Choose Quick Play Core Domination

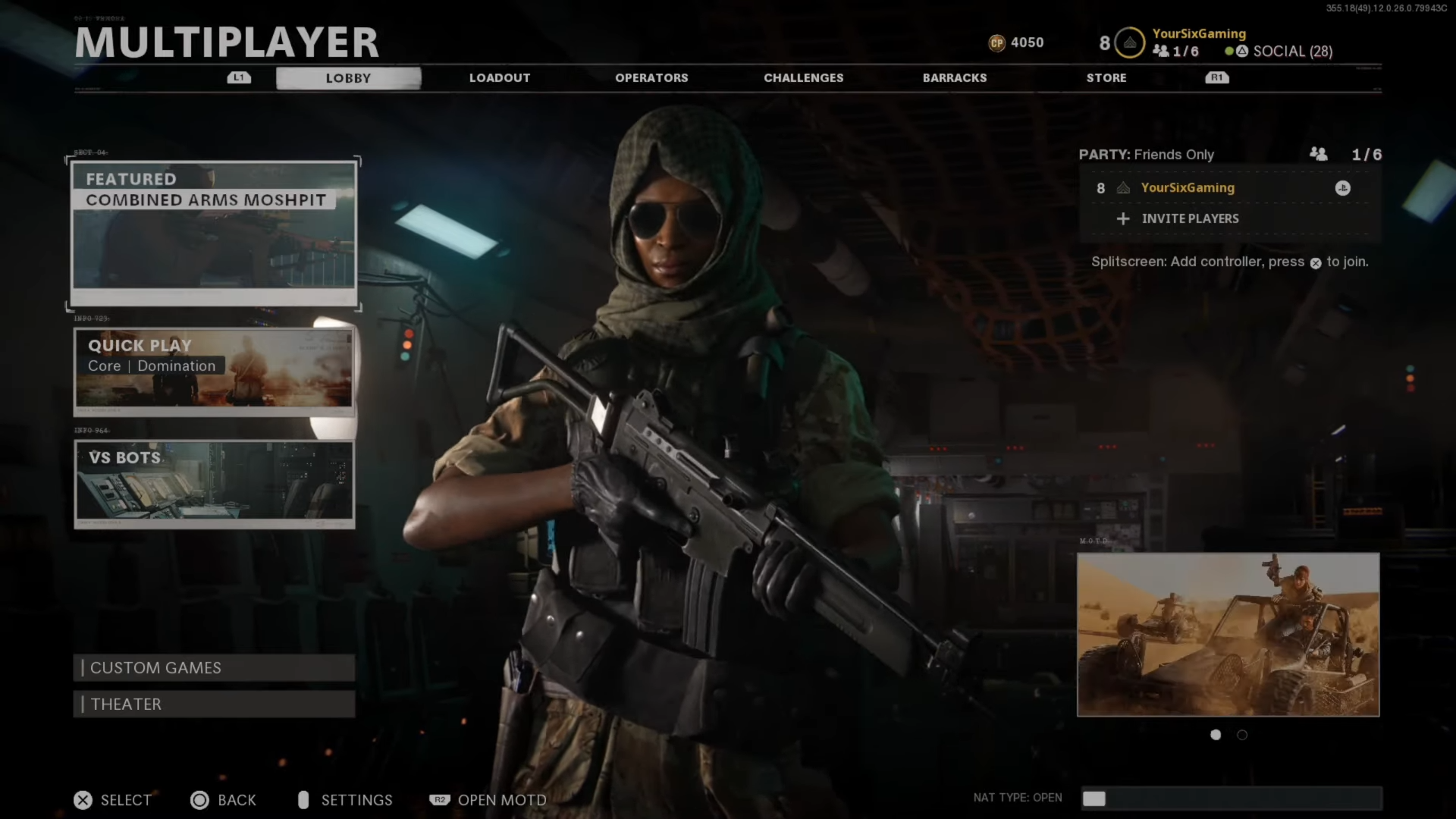pos(214,371)
